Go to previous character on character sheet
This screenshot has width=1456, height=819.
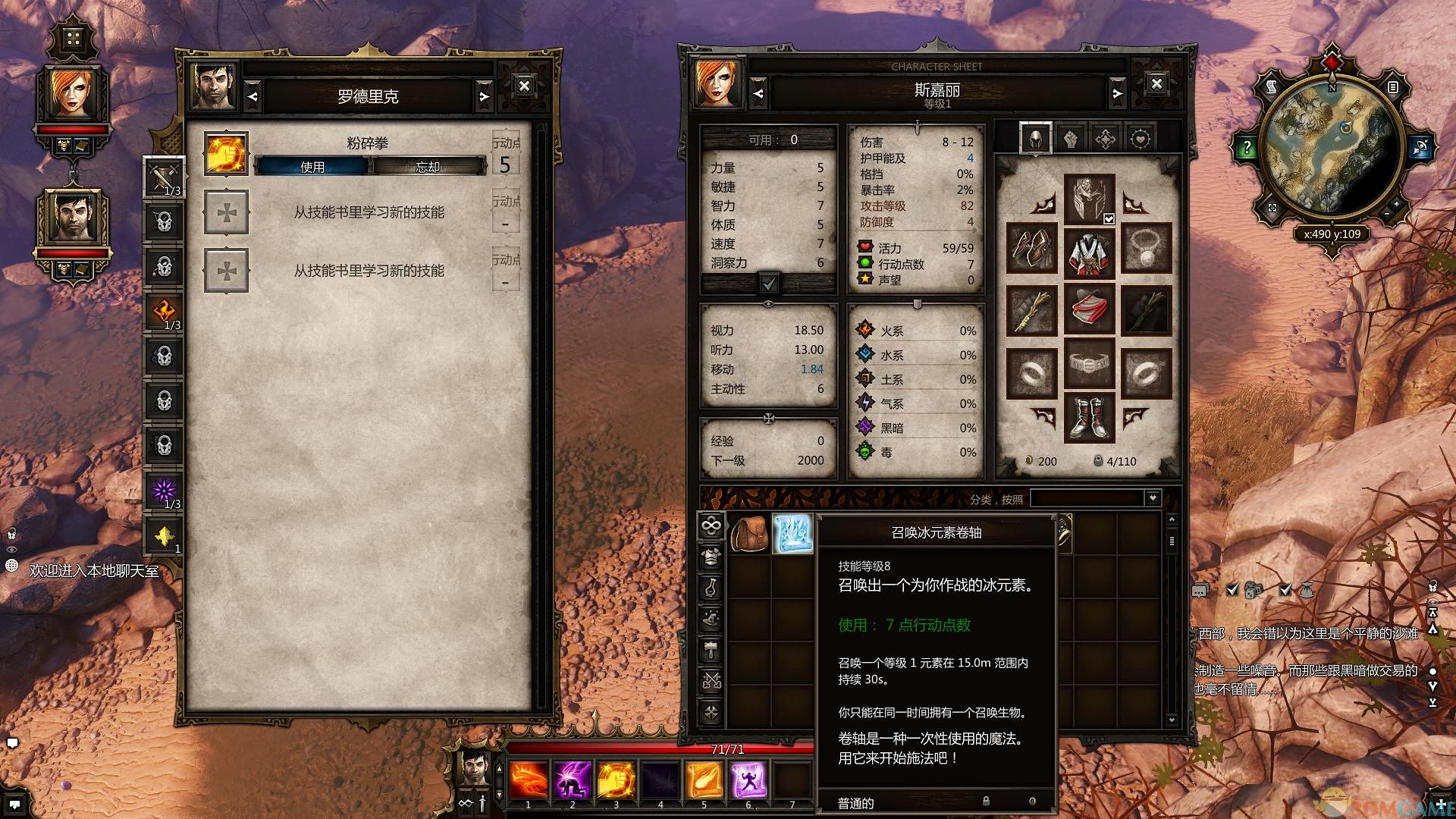[x=759, y=94]
